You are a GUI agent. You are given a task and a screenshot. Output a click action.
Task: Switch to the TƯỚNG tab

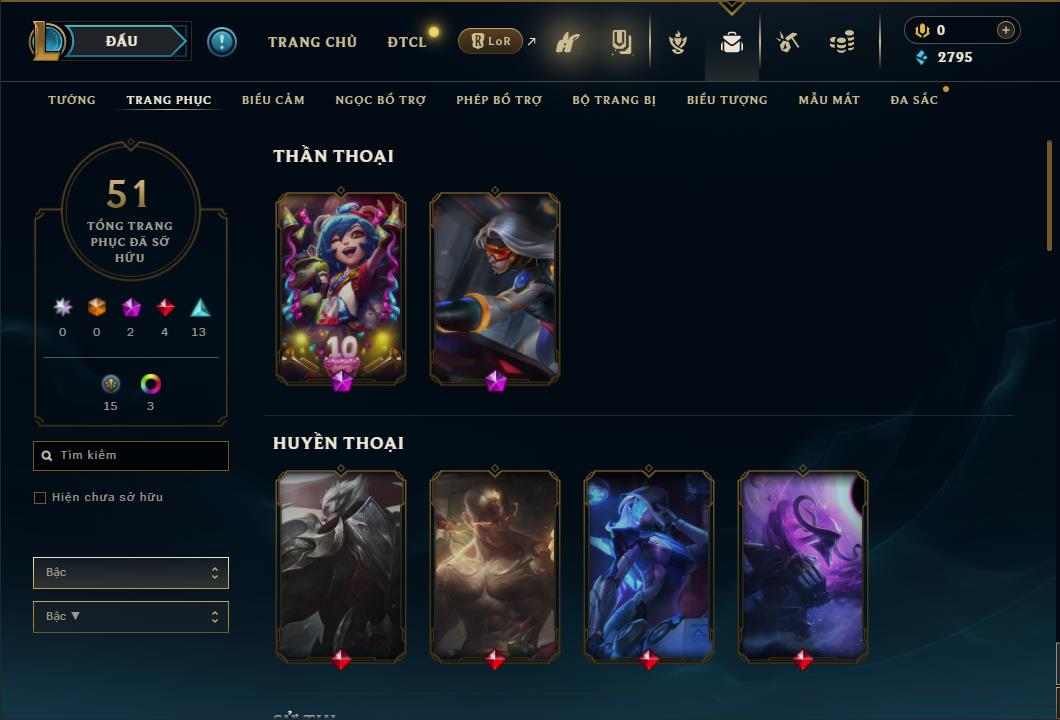click(72, 100)
